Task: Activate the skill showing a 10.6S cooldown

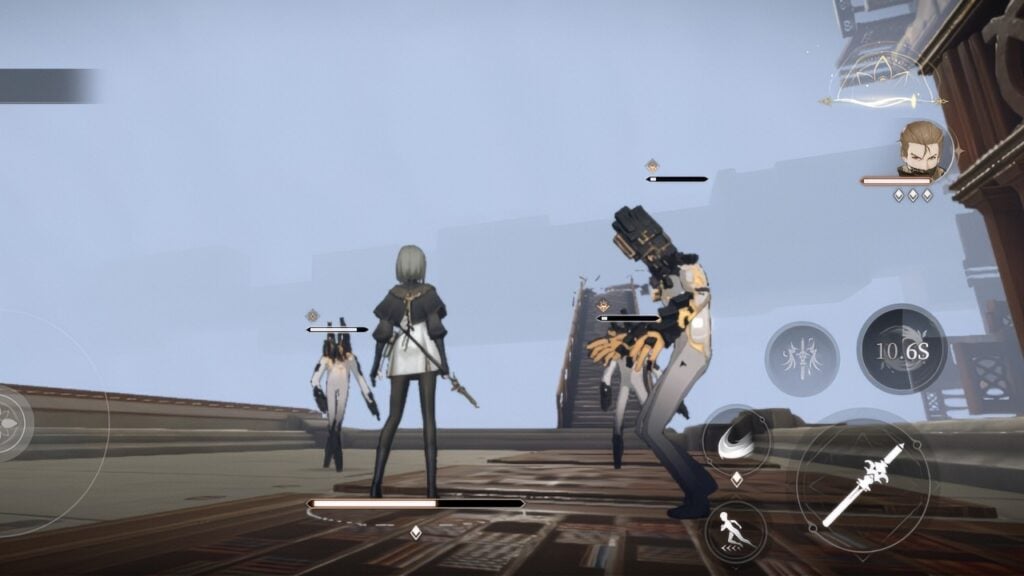Action: pyautogui.click(x=902, y=349)
